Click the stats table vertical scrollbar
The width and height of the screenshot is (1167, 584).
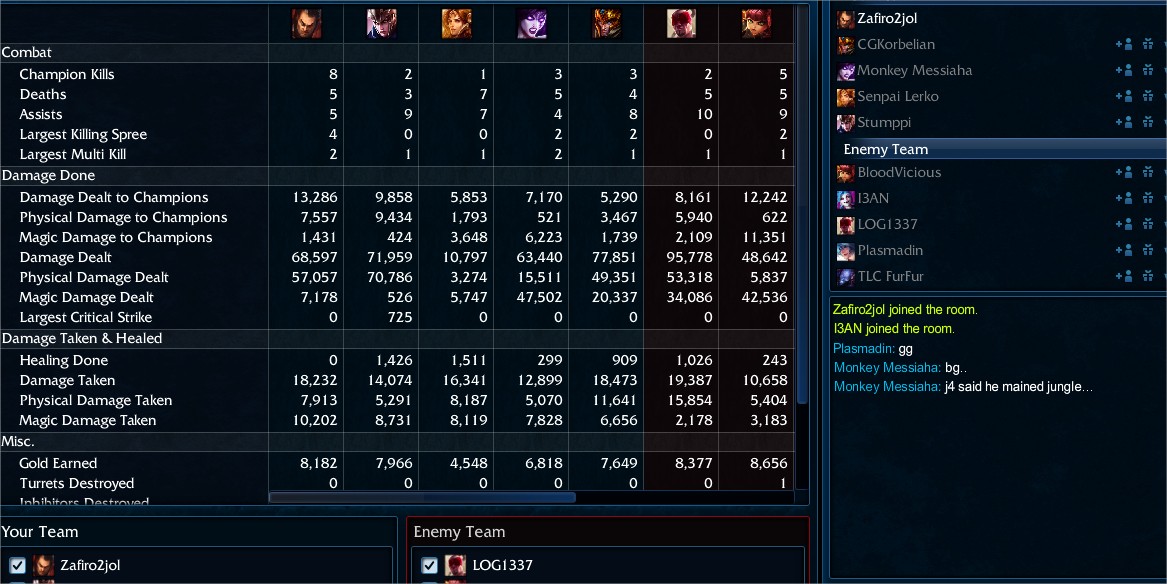[802, 200]
